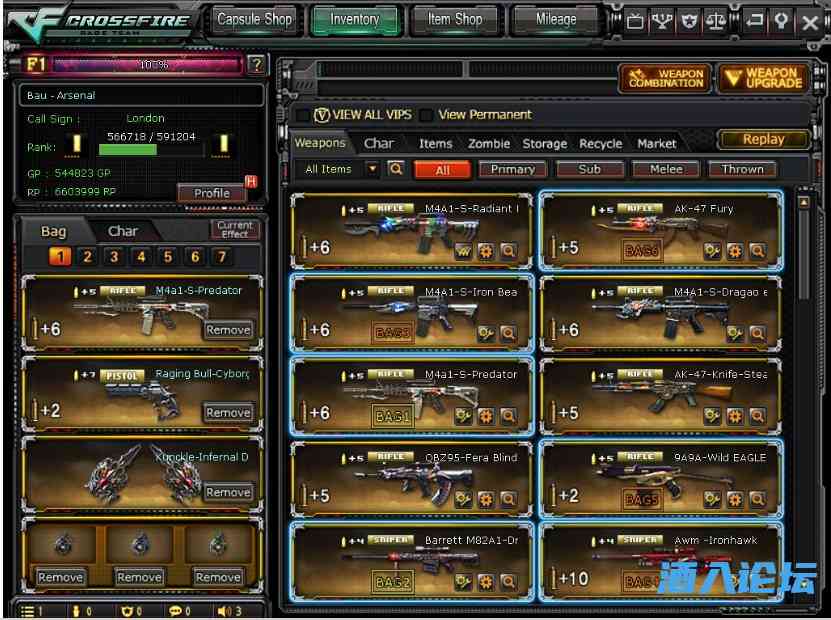Enable the View Permanent checkbox
The height and width of the screenshot is (620, 831).
coord(427,115)
